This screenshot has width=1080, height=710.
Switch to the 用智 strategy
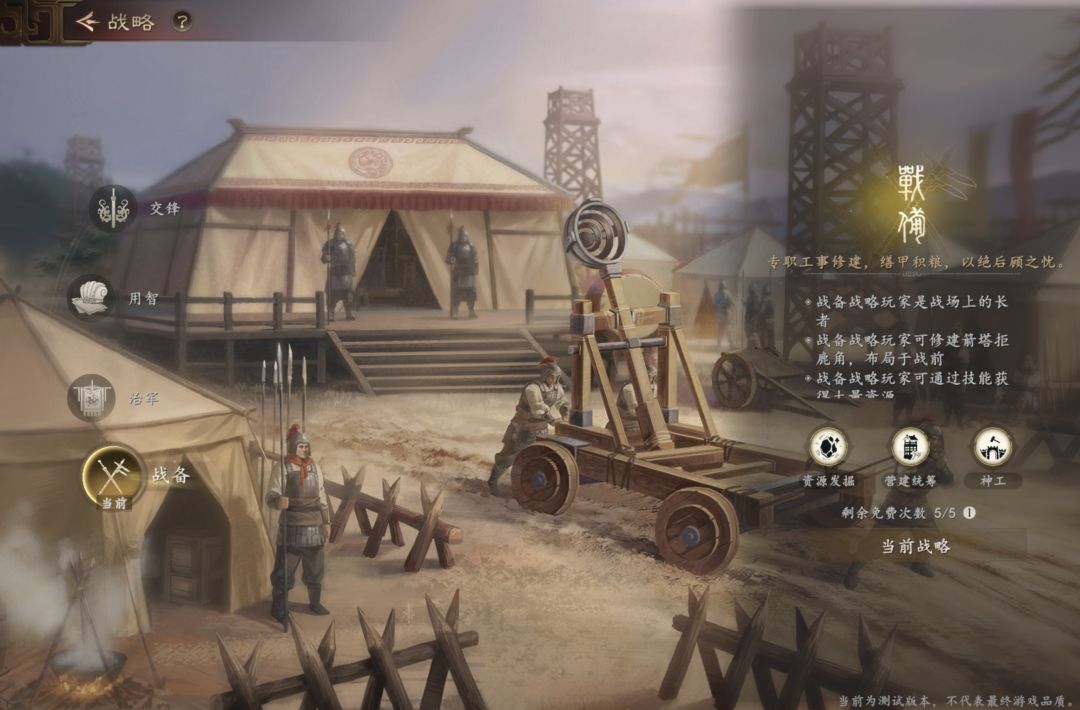pyautogui.click(x=90, y=298)
